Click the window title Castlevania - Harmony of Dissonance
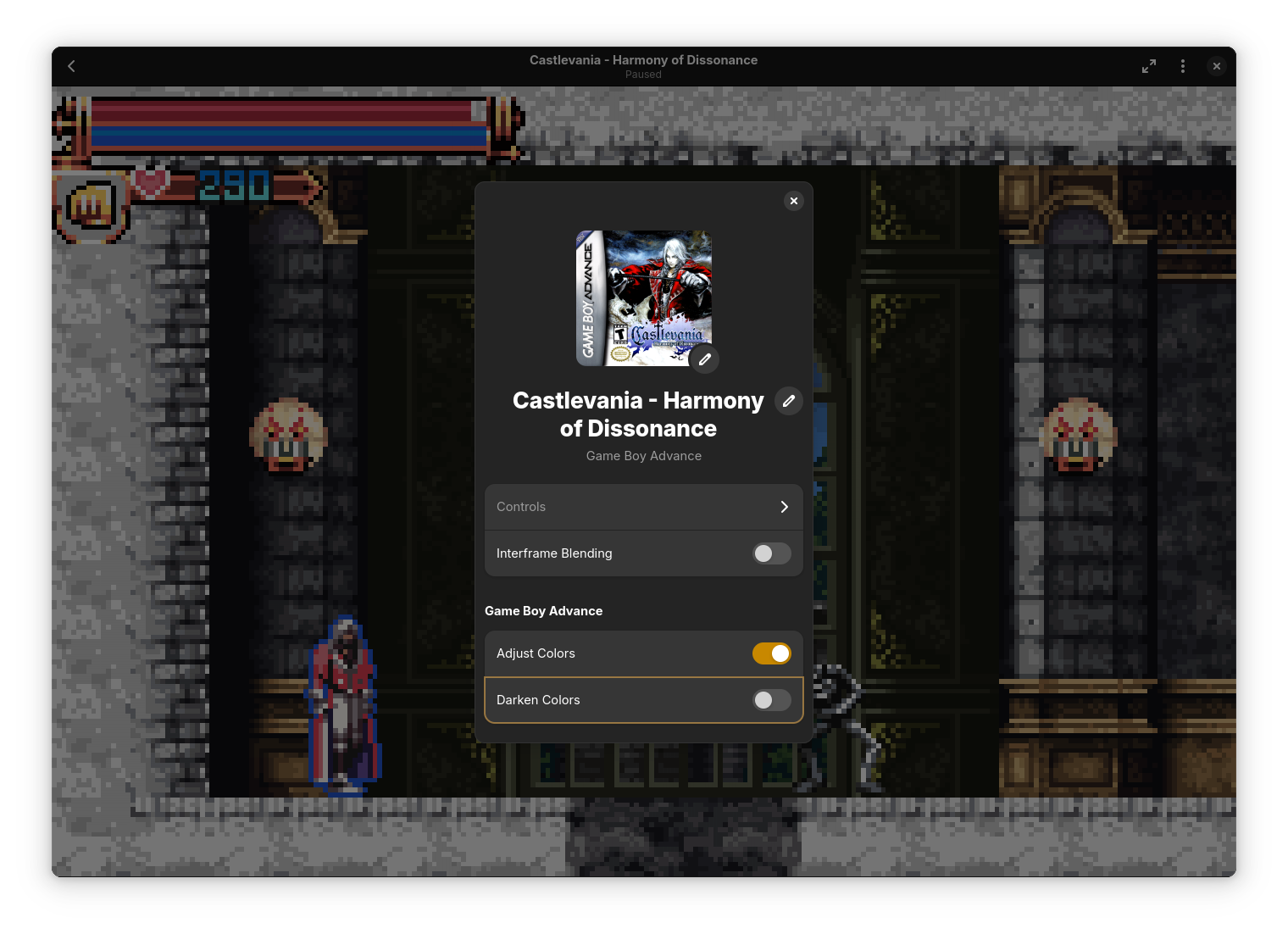 (x=643, y=59)
